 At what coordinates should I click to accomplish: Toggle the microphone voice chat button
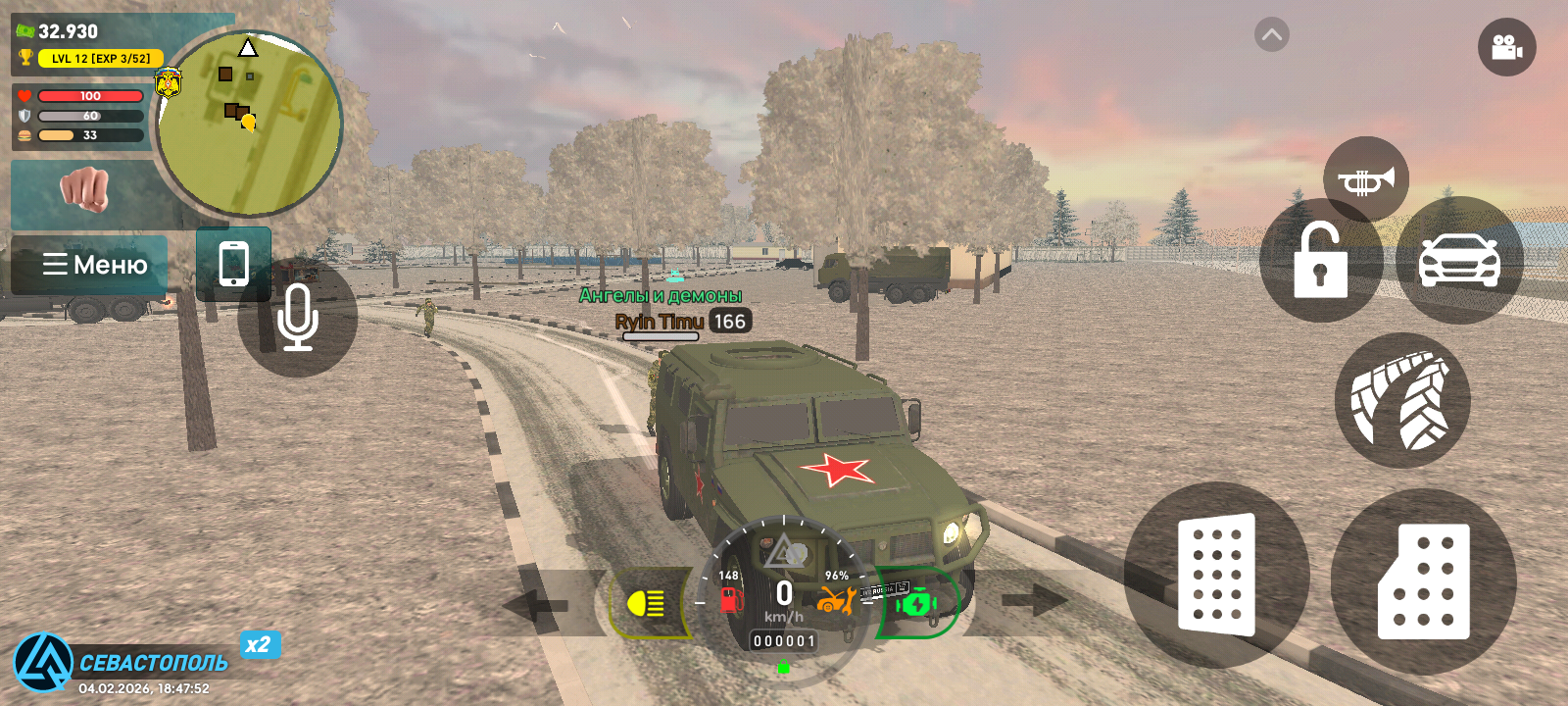click(297, 318)
